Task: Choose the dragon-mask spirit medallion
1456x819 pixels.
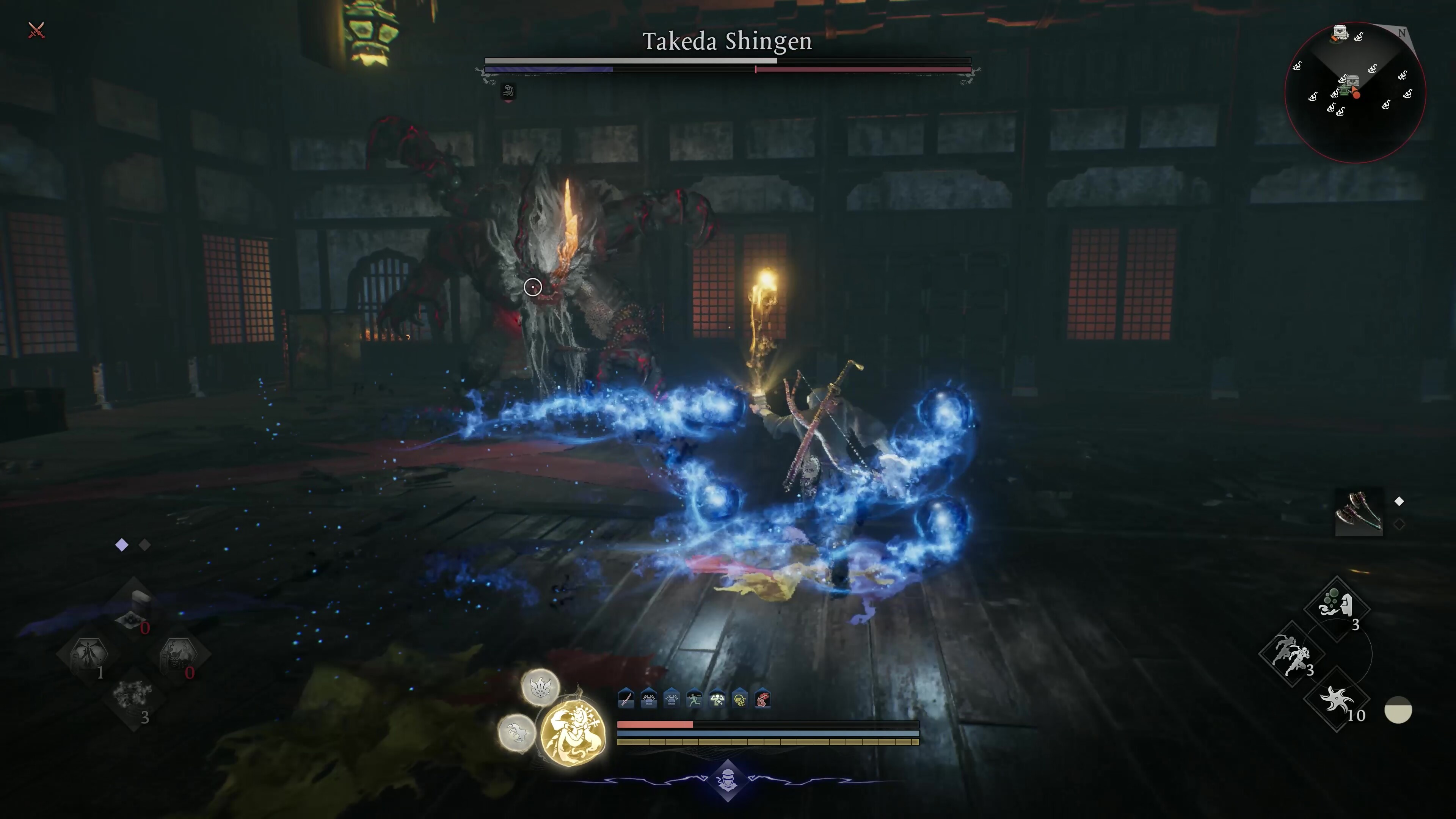Action: [x=540, y=687]
